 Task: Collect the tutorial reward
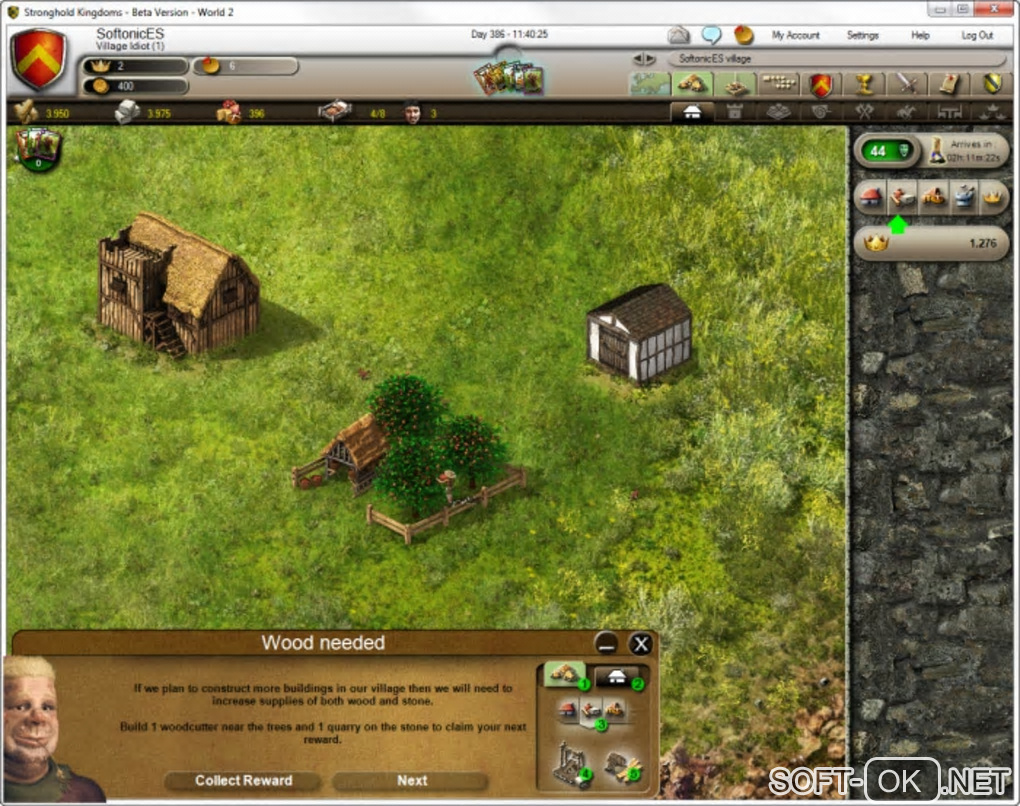pyautogui.click(x=243, y=781)
